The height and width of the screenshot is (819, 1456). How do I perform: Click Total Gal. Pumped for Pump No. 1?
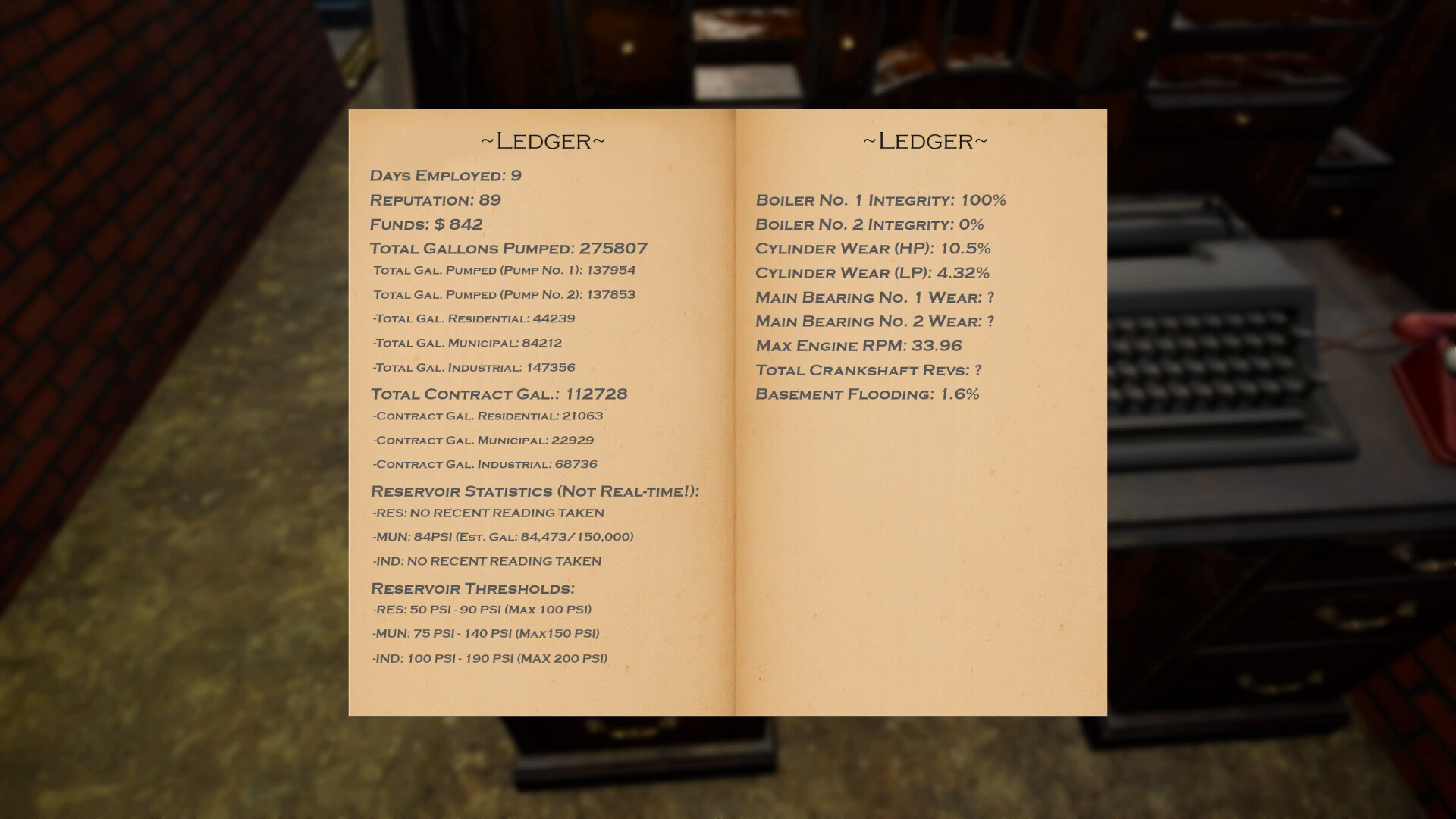(x=504, y=271)
